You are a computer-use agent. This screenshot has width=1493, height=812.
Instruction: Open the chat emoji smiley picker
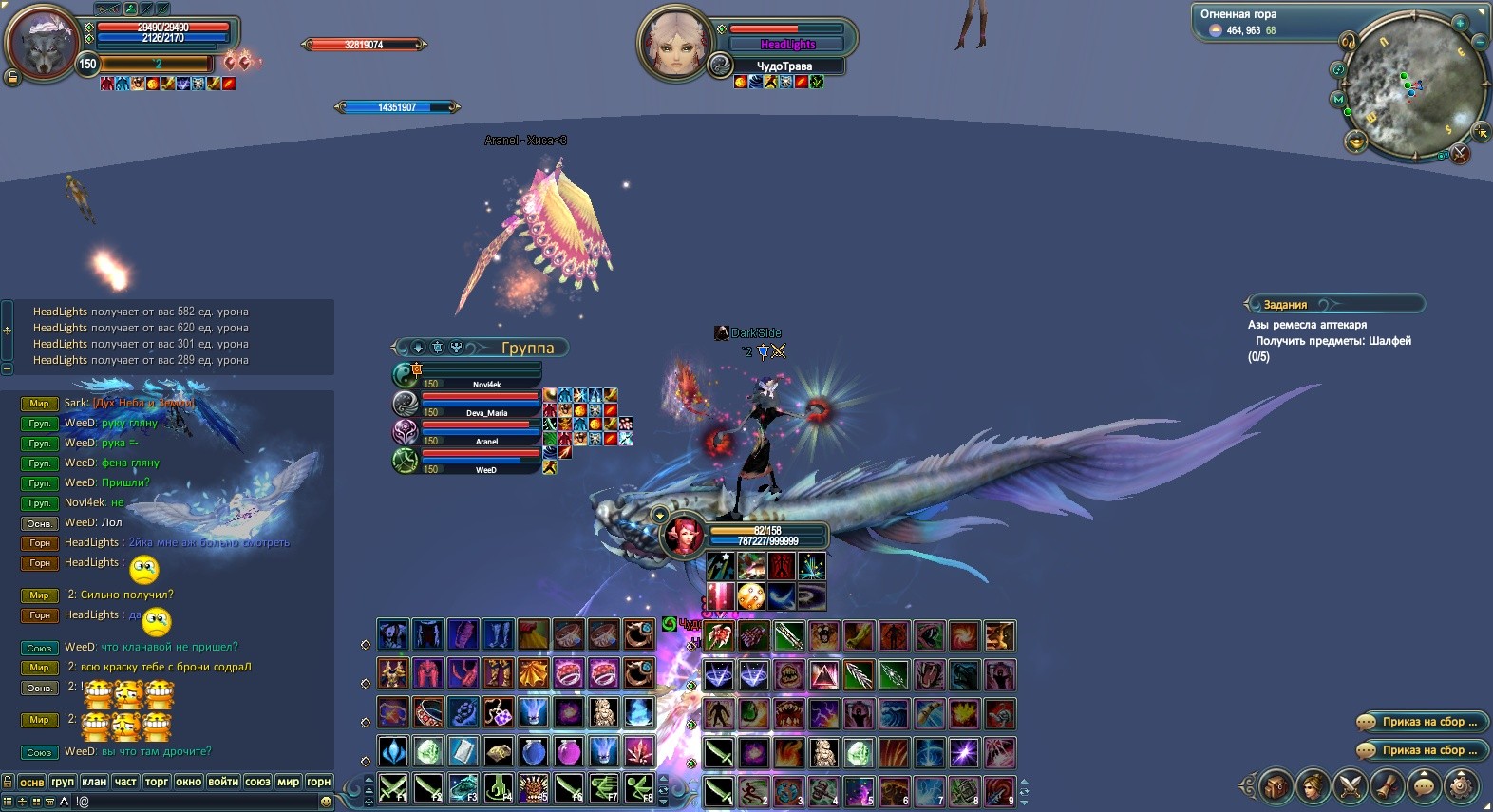(327, 801)
